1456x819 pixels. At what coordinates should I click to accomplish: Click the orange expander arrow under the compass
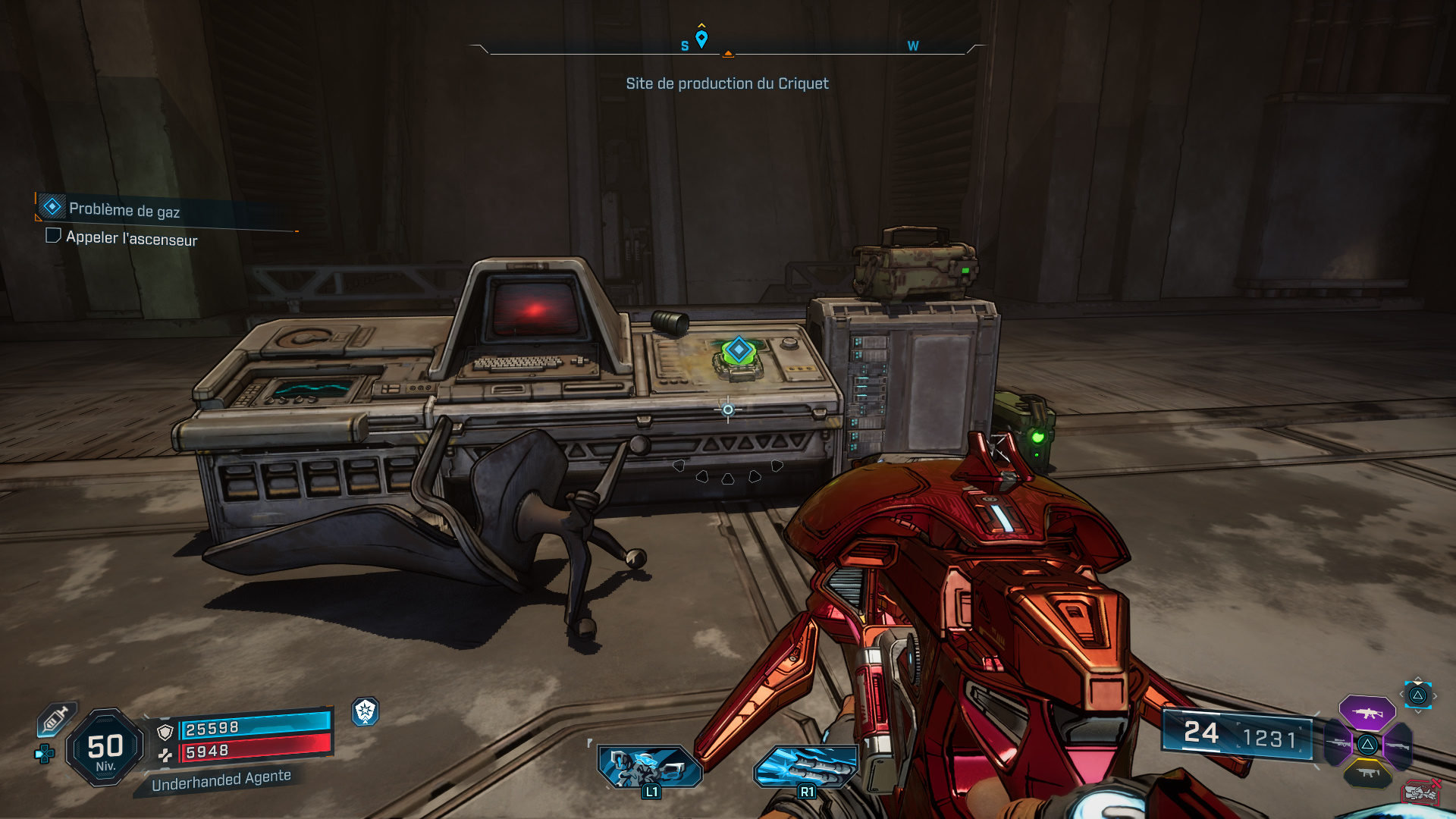click(728, 55)
